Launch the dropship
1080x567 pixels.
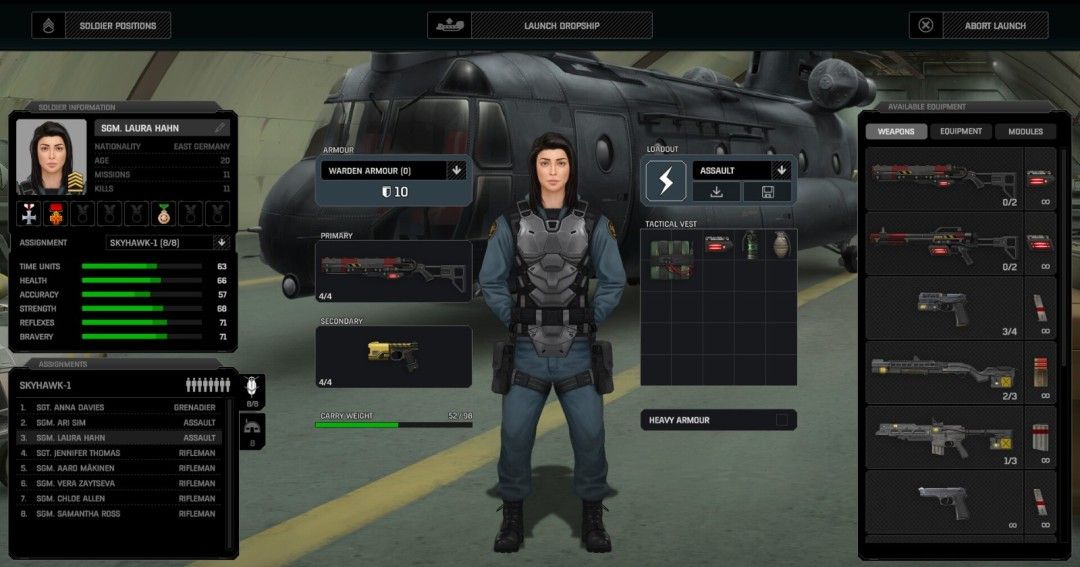540,25
